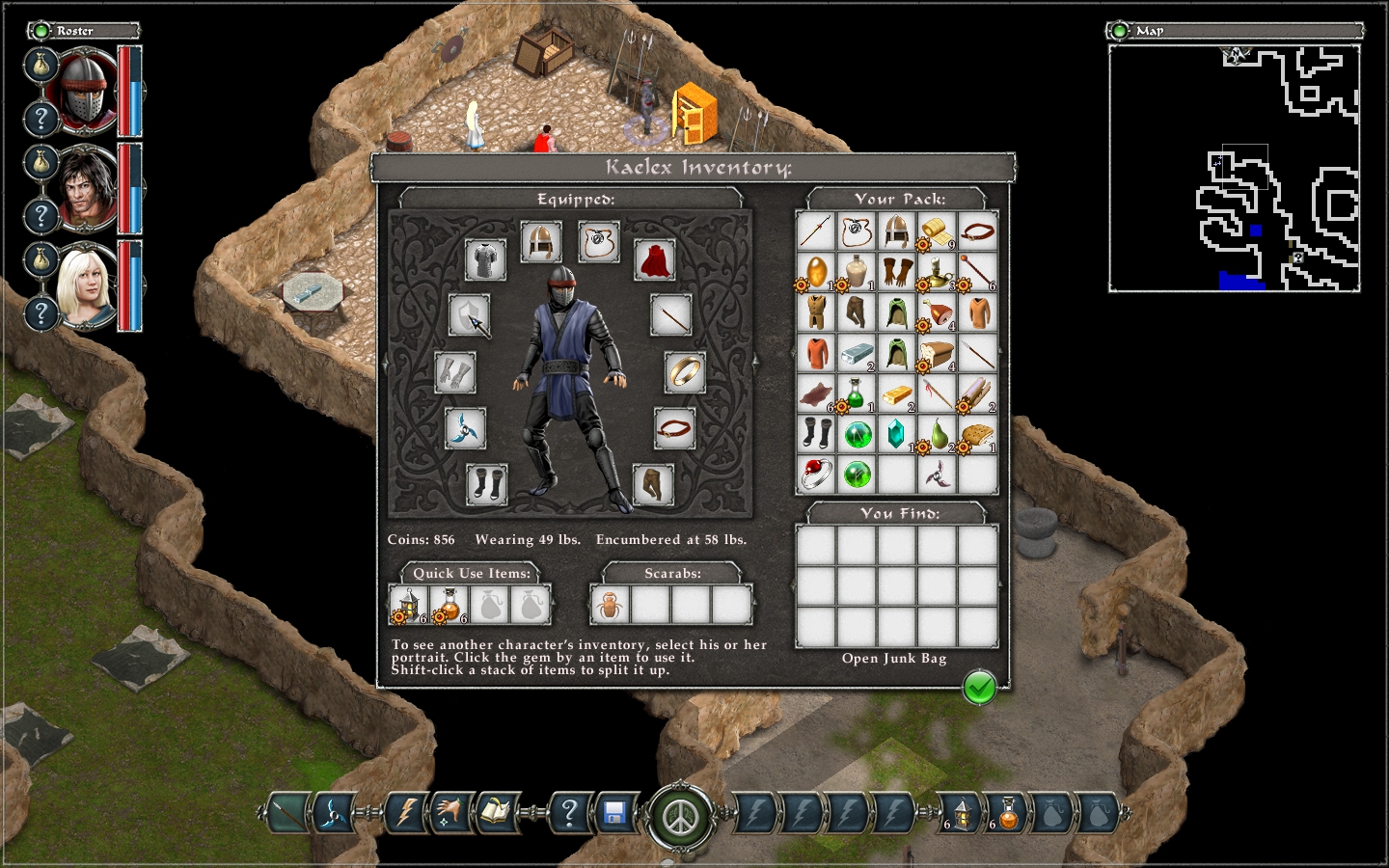Select the blonde woman's roster portrait
1389x868 pixels.
tap(87, 286)
